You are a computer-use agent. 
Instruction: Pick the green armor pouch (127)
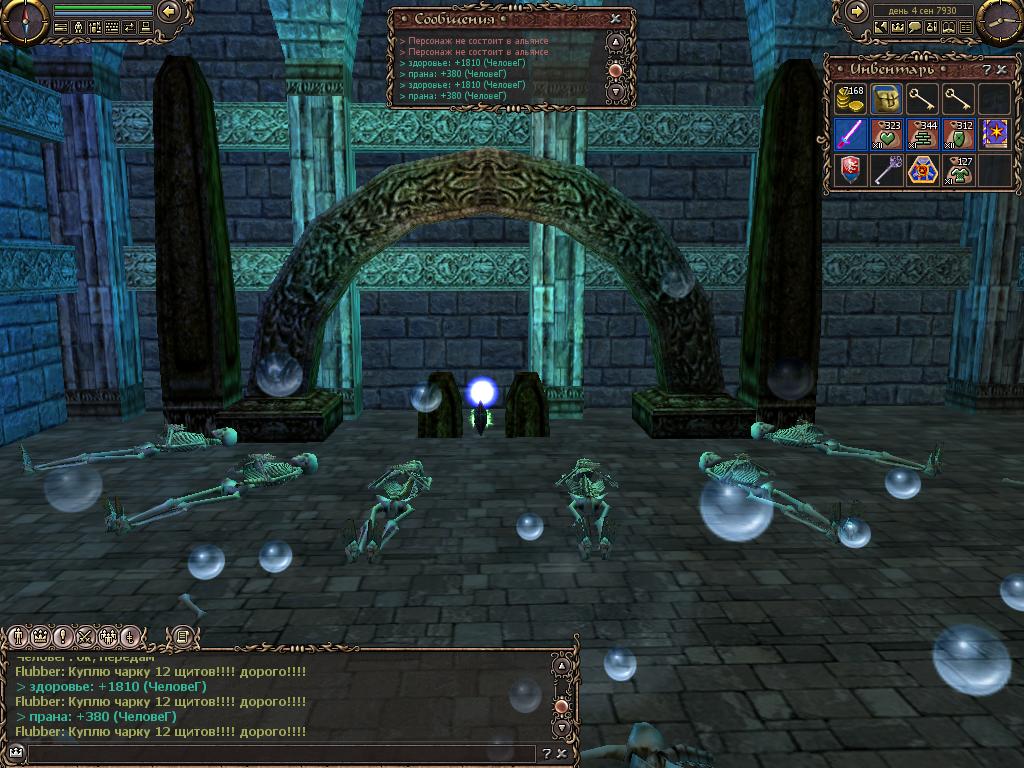point(958,169)
